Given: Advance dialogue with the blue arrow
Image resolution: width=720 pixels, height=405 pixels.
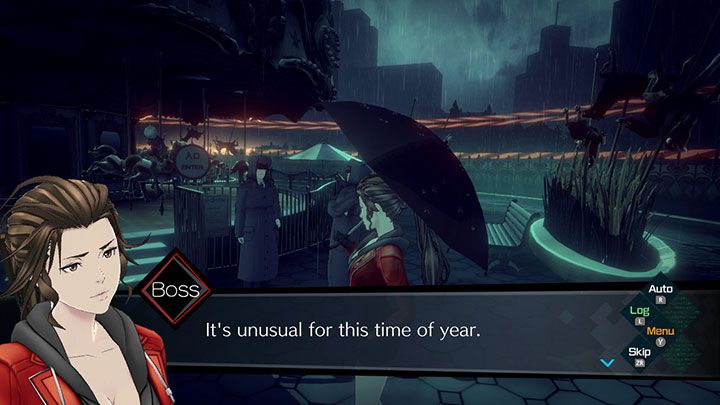Looking at the screenshot, I should (x=604, y=361).
